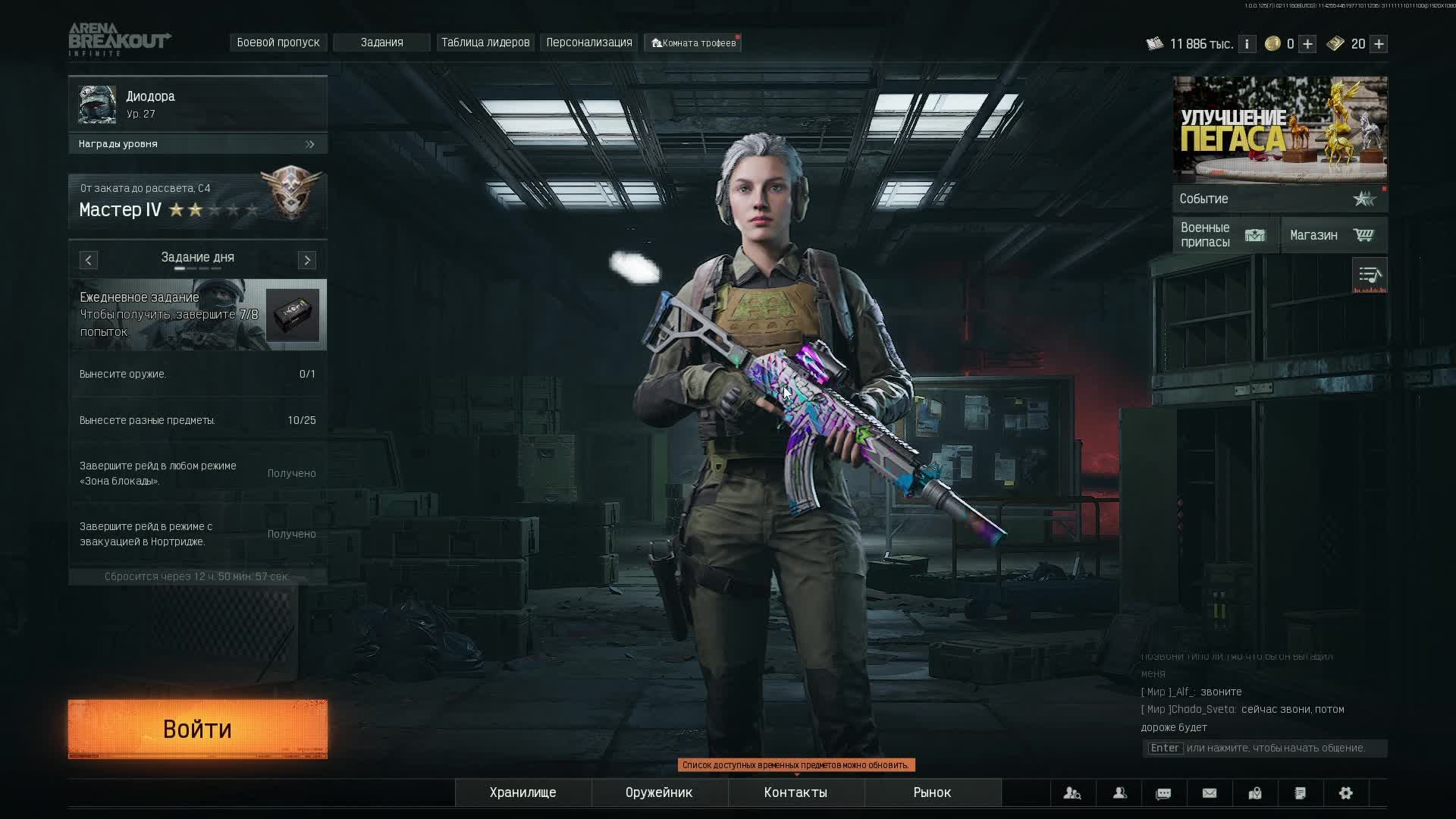1456x819 pixels.
Task: Enter the Комната трофеев
Action: pyautogui.click(x=694, y=43)
